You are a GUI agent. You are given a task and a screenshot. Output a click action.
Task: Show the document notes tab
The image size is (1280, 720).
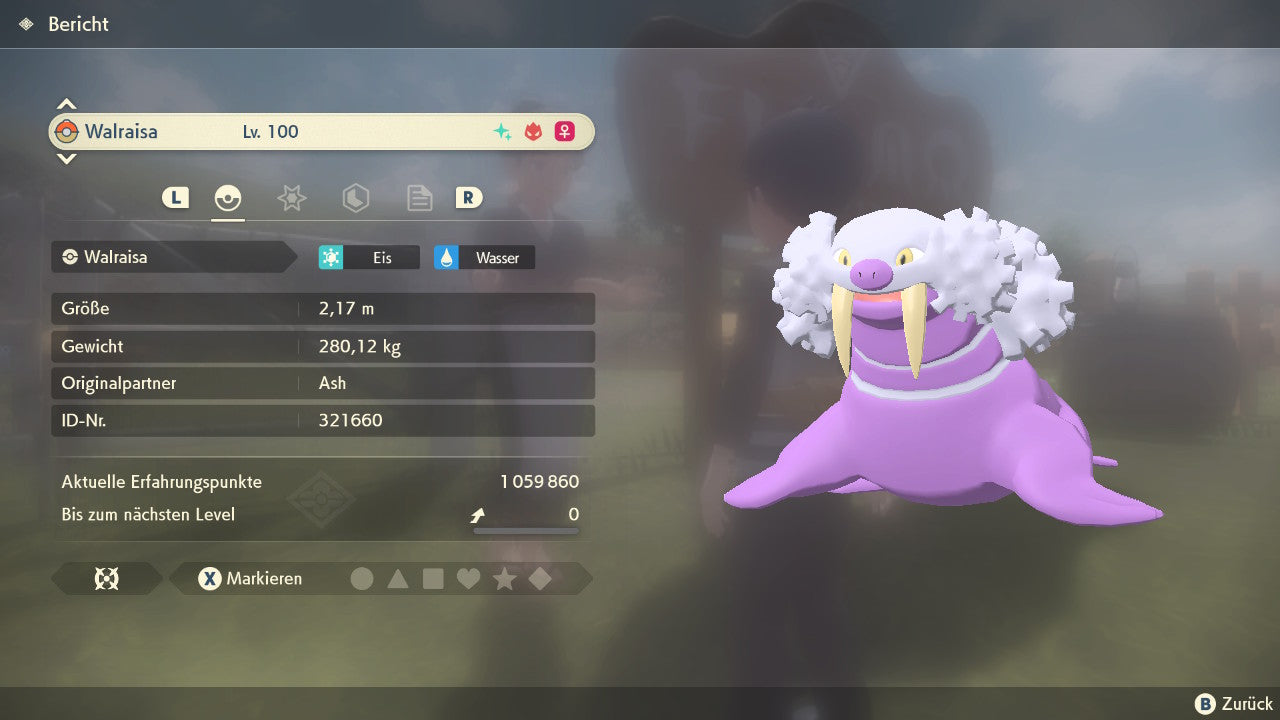[x=419, y=198]
